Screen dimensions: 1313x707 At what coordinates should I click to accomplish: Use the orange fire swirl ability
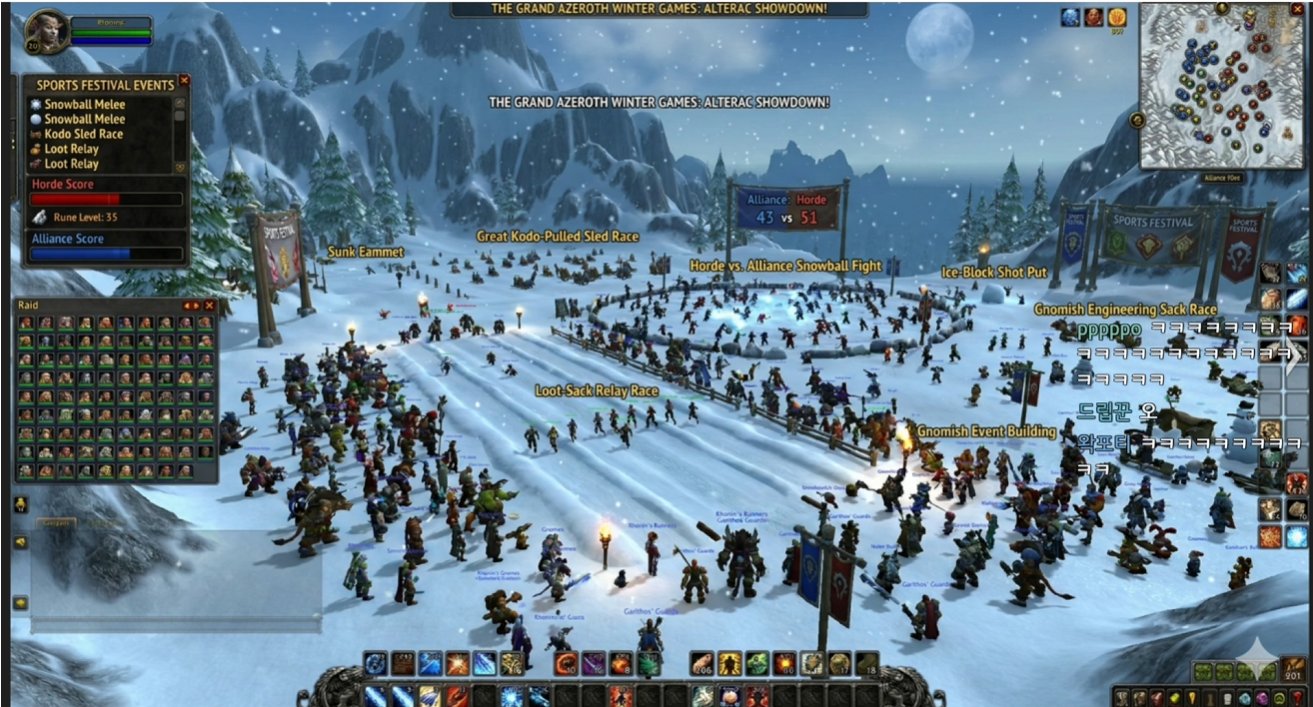click(x=566, y=663)
